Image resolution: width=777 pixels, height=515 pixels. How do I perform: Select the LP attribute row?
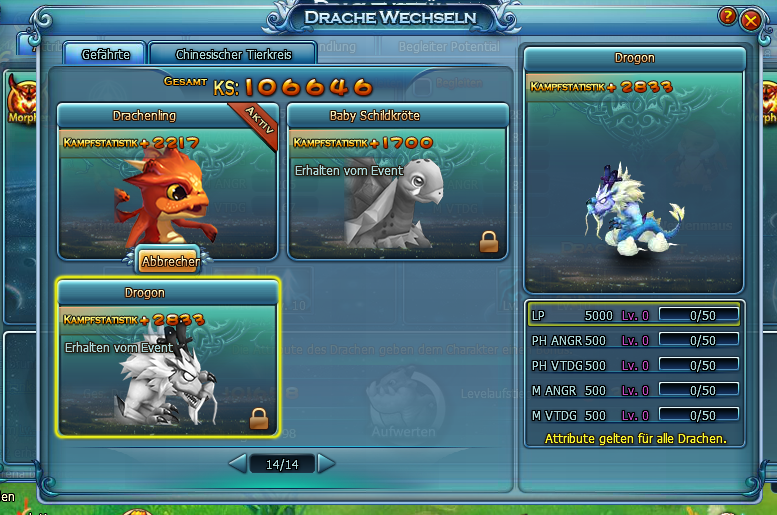coord(634,315)
